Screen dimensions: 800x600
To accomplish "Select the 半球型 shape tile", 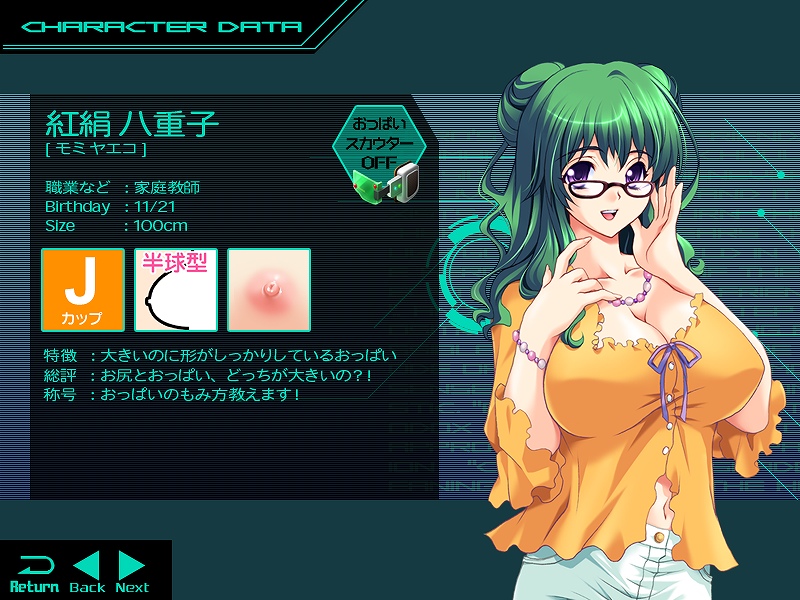I will click(x=176, y=290).
